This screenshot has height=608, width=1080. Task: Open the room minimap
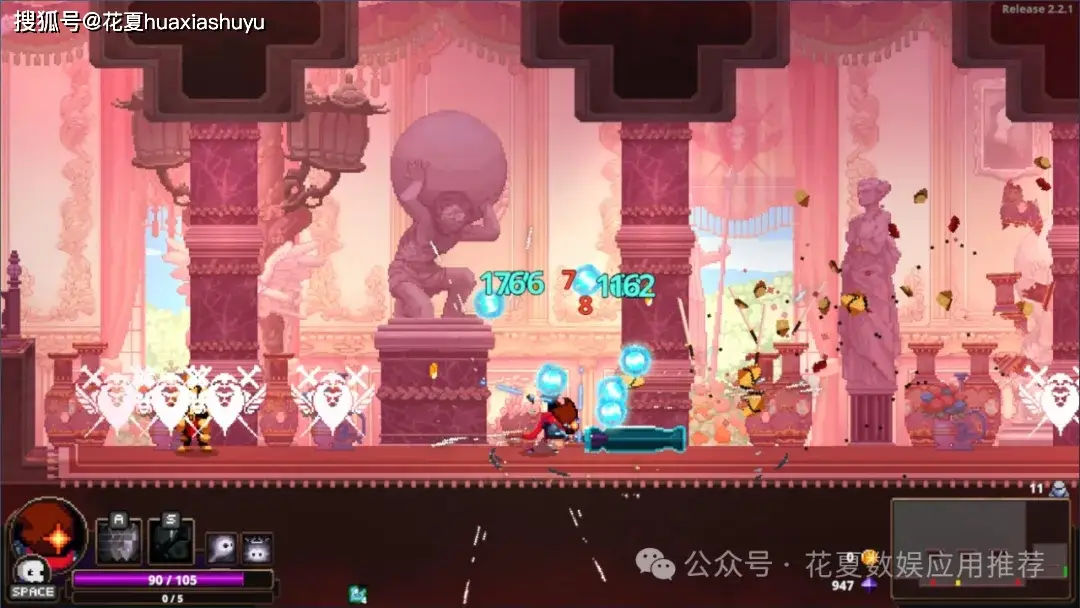tap(980, 548)
